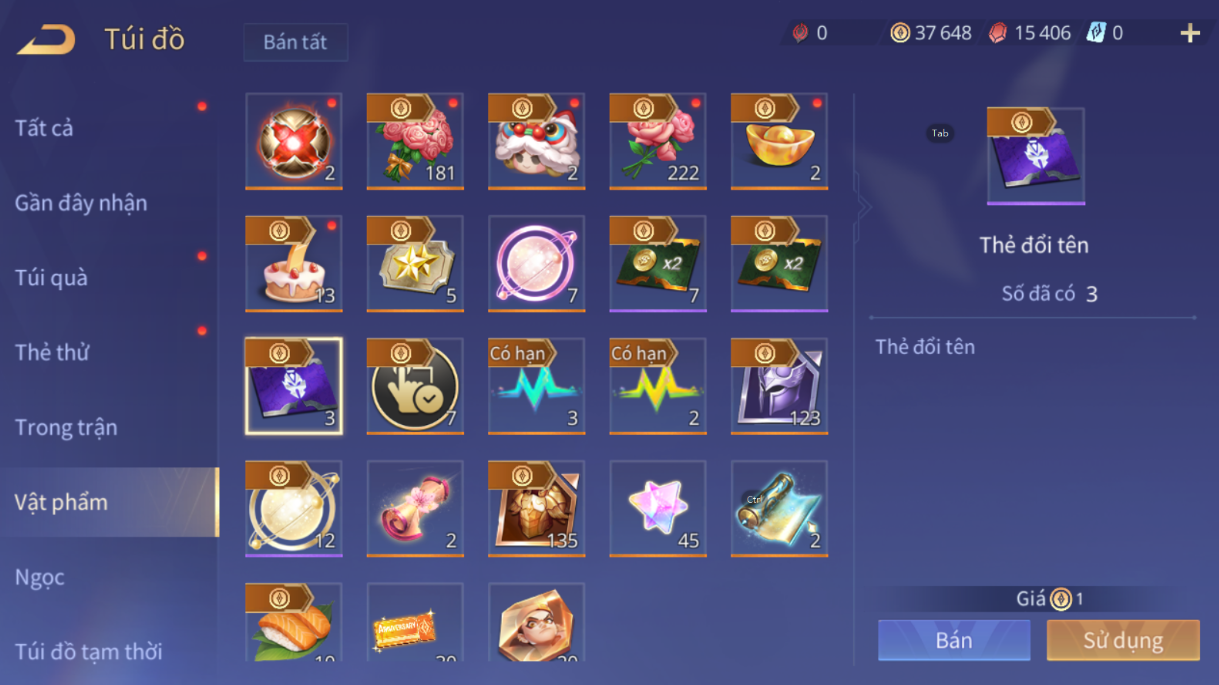This screenshot has width=1219, height=685.
Task: Select the purple knight helmet item
Action: pos(779,386)
